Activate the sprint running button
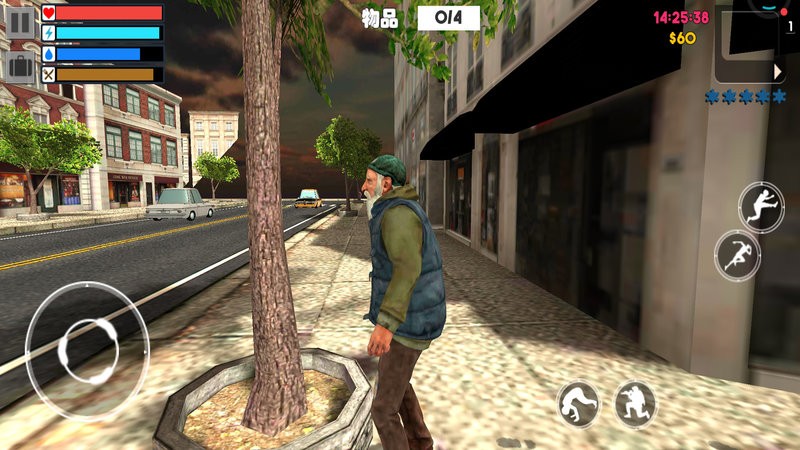 [737, 255]
